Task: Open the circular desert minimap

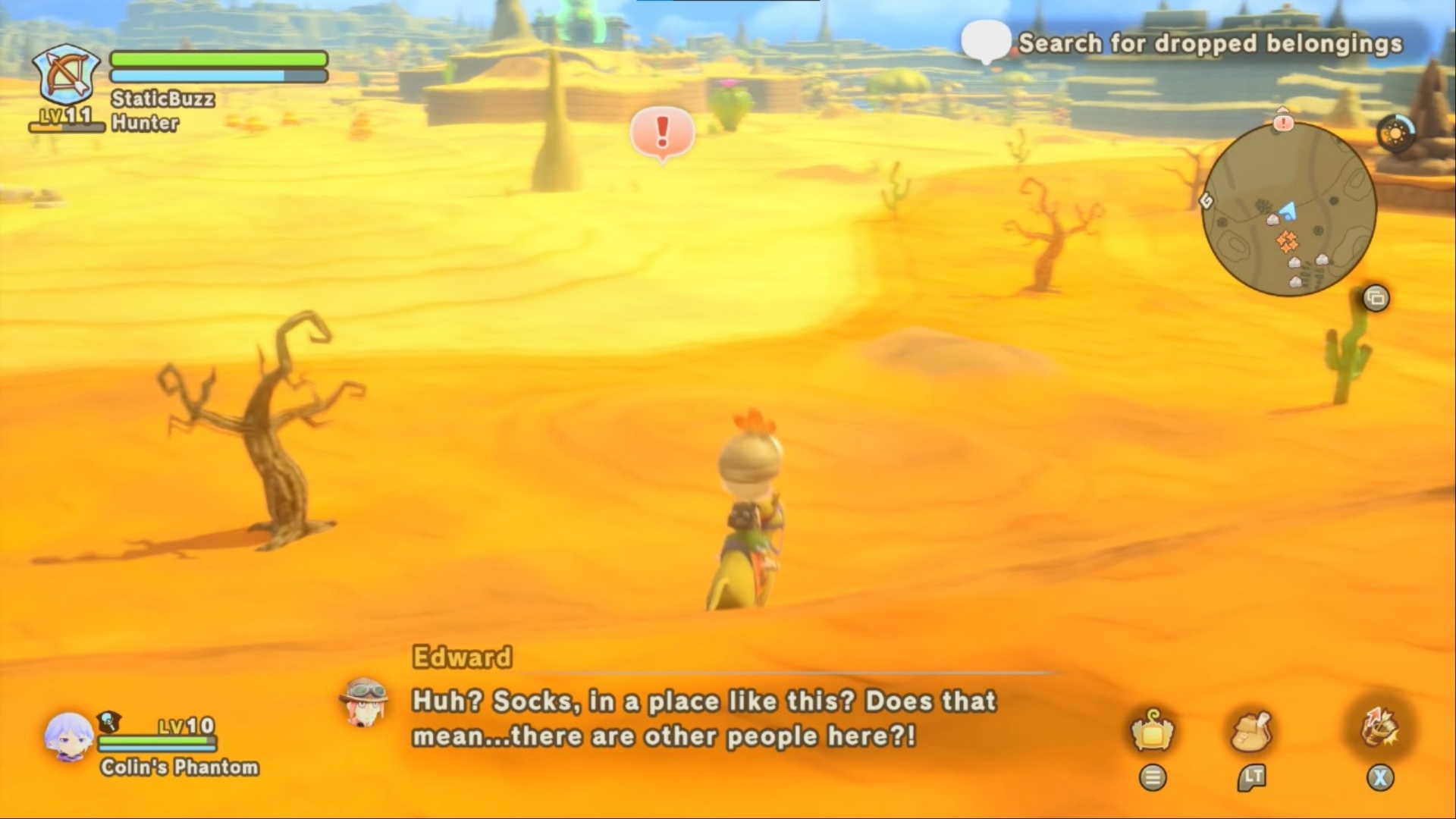Action: coord(1289,209)
